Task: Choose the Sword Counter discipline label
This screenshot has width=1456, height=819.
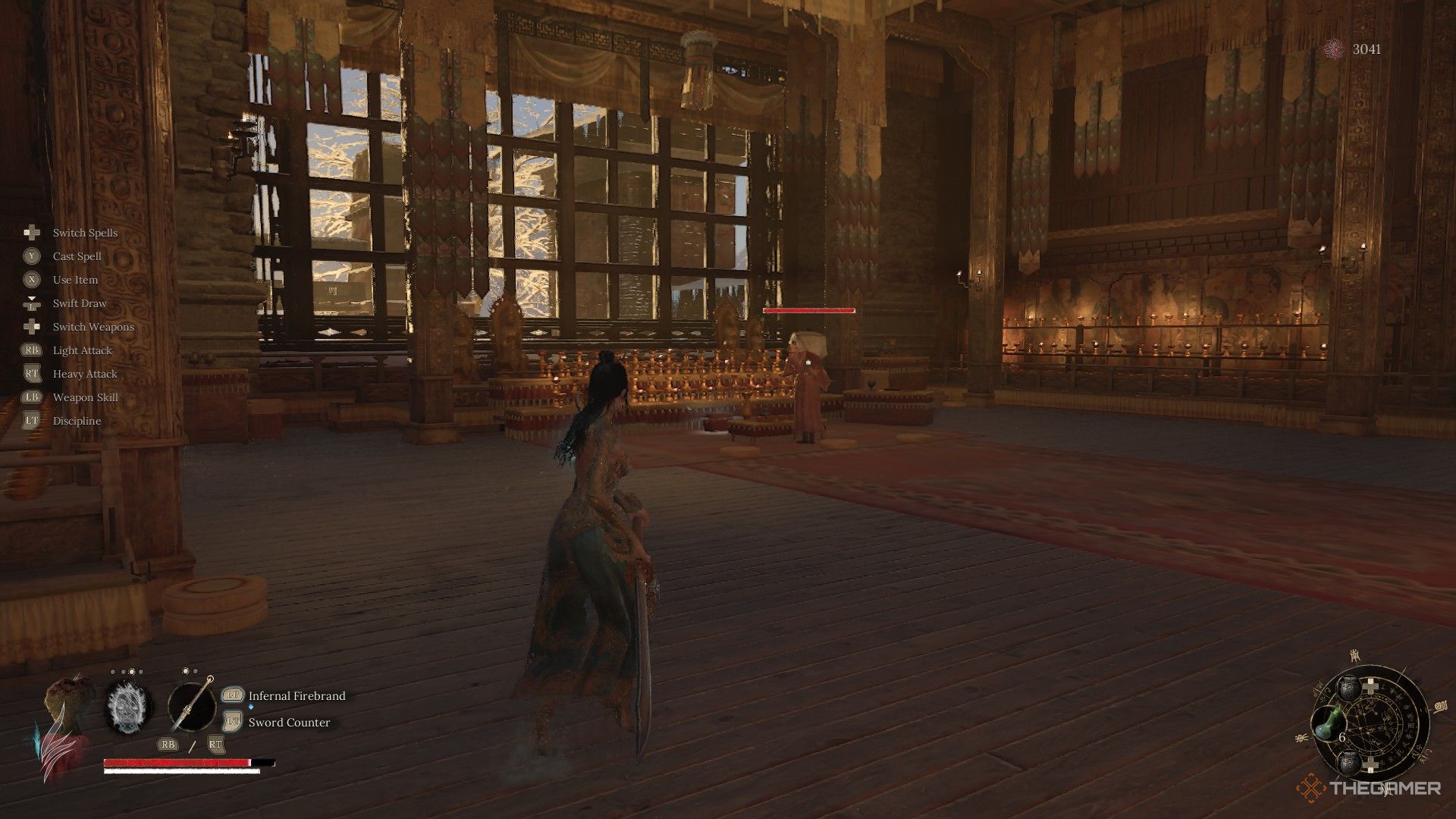Action: [x=289, y=722]
